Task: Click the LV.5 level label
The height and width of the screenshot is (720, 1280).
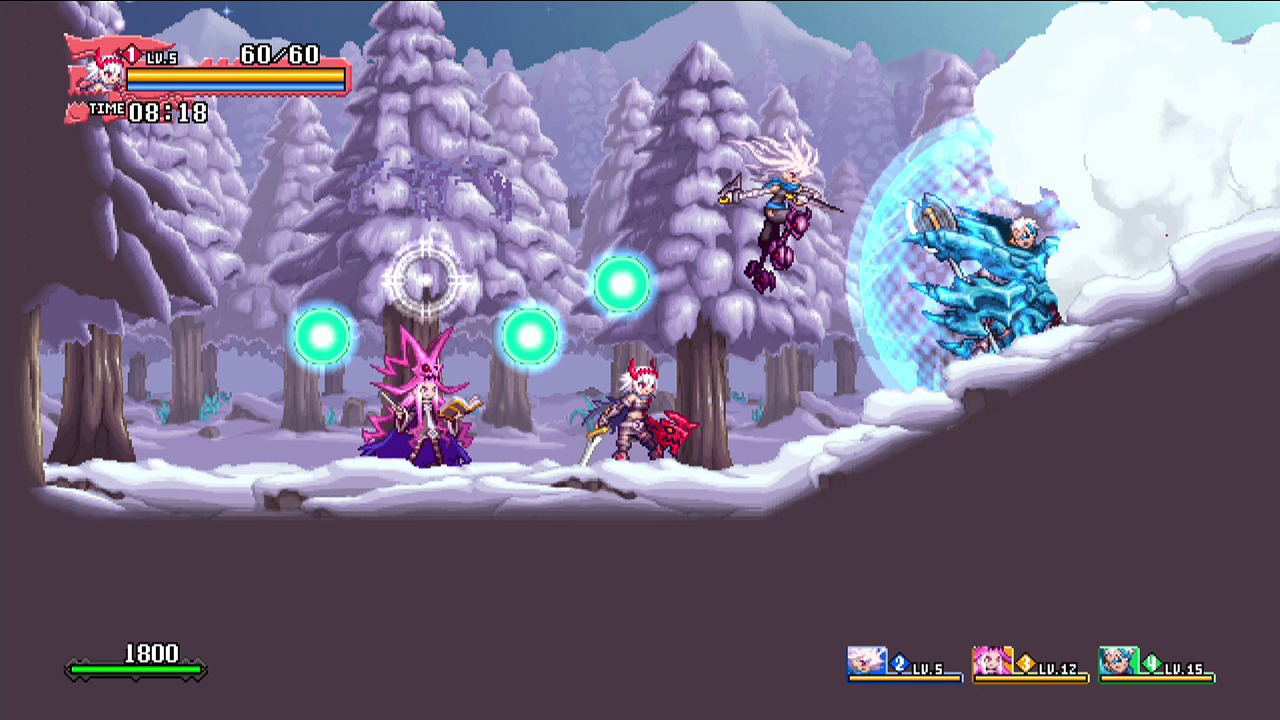Action: click(x=161, y=57)
